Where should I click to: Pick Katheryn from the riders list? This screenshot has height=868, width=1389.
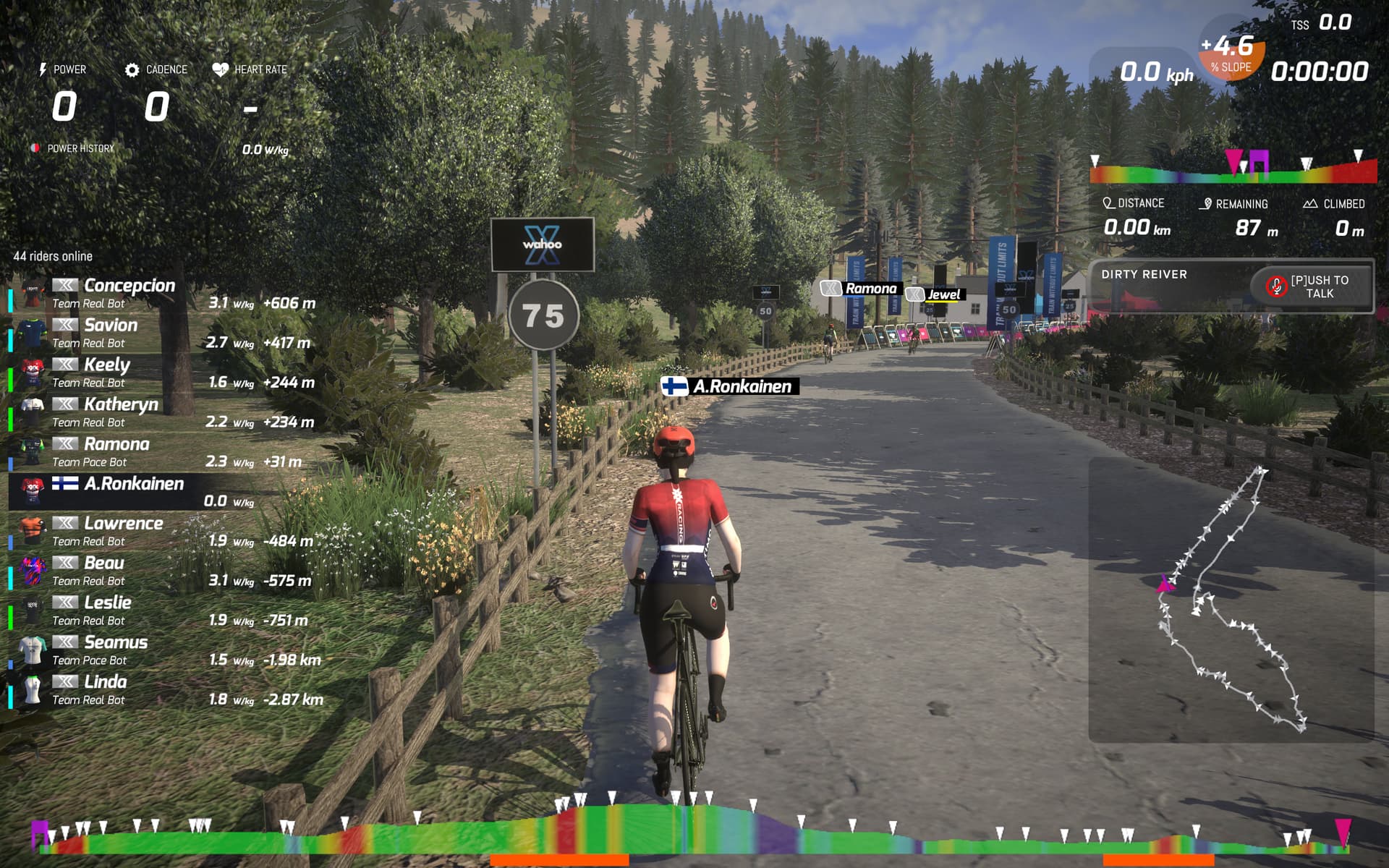(x=163, y=413)
